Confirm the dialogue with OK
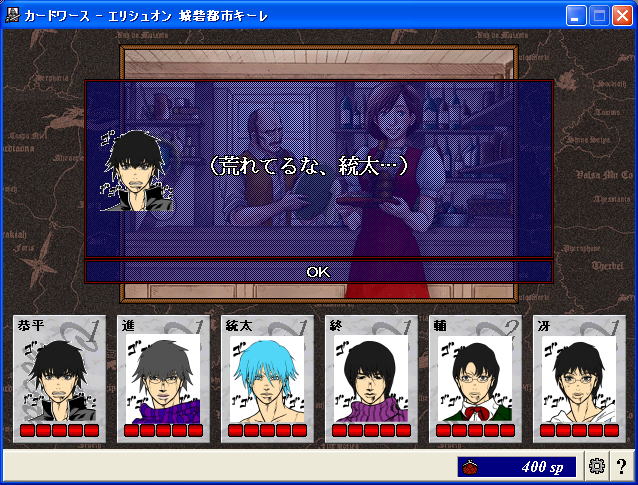Screen dimensions: 638x485 pos(318,271)
